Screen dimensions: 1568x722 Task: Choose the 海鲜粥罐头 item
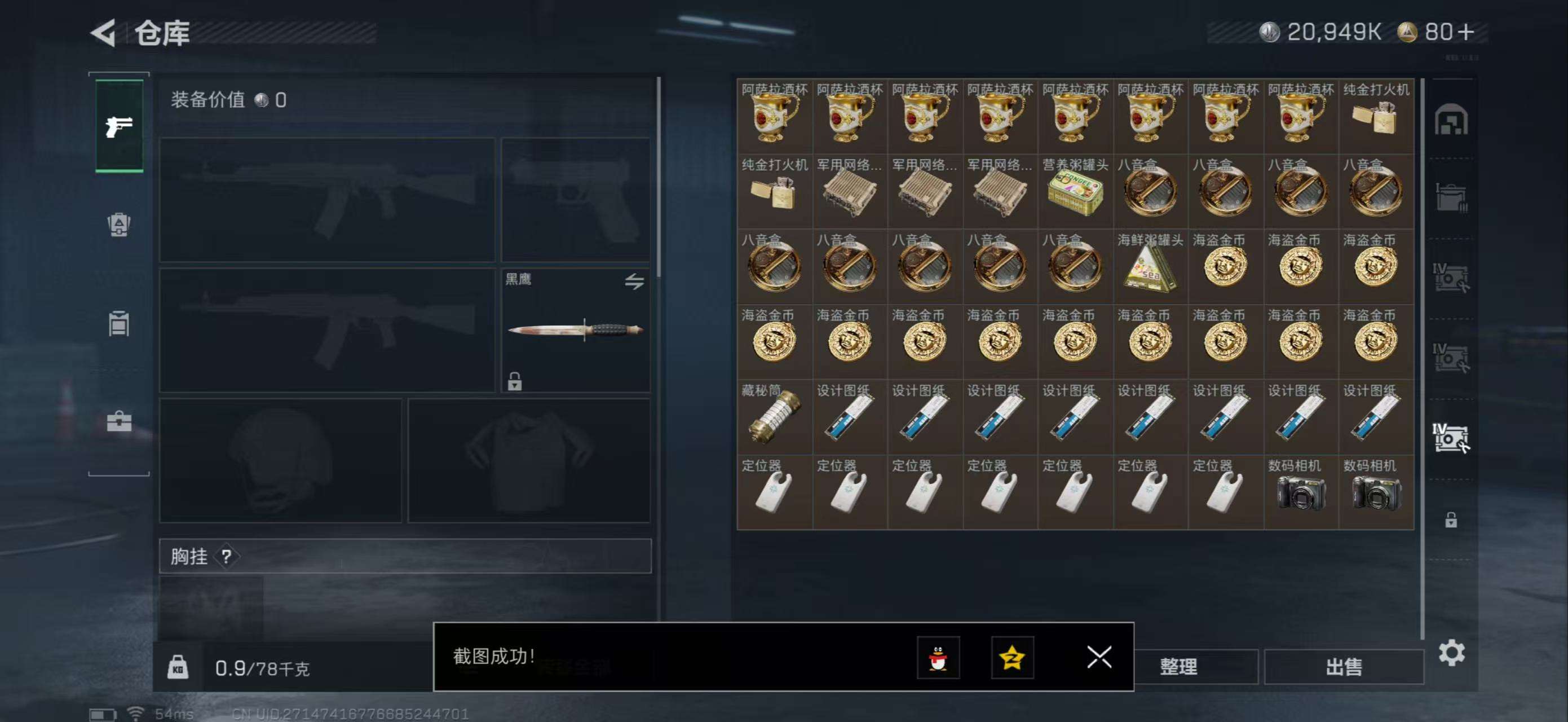1150,267
